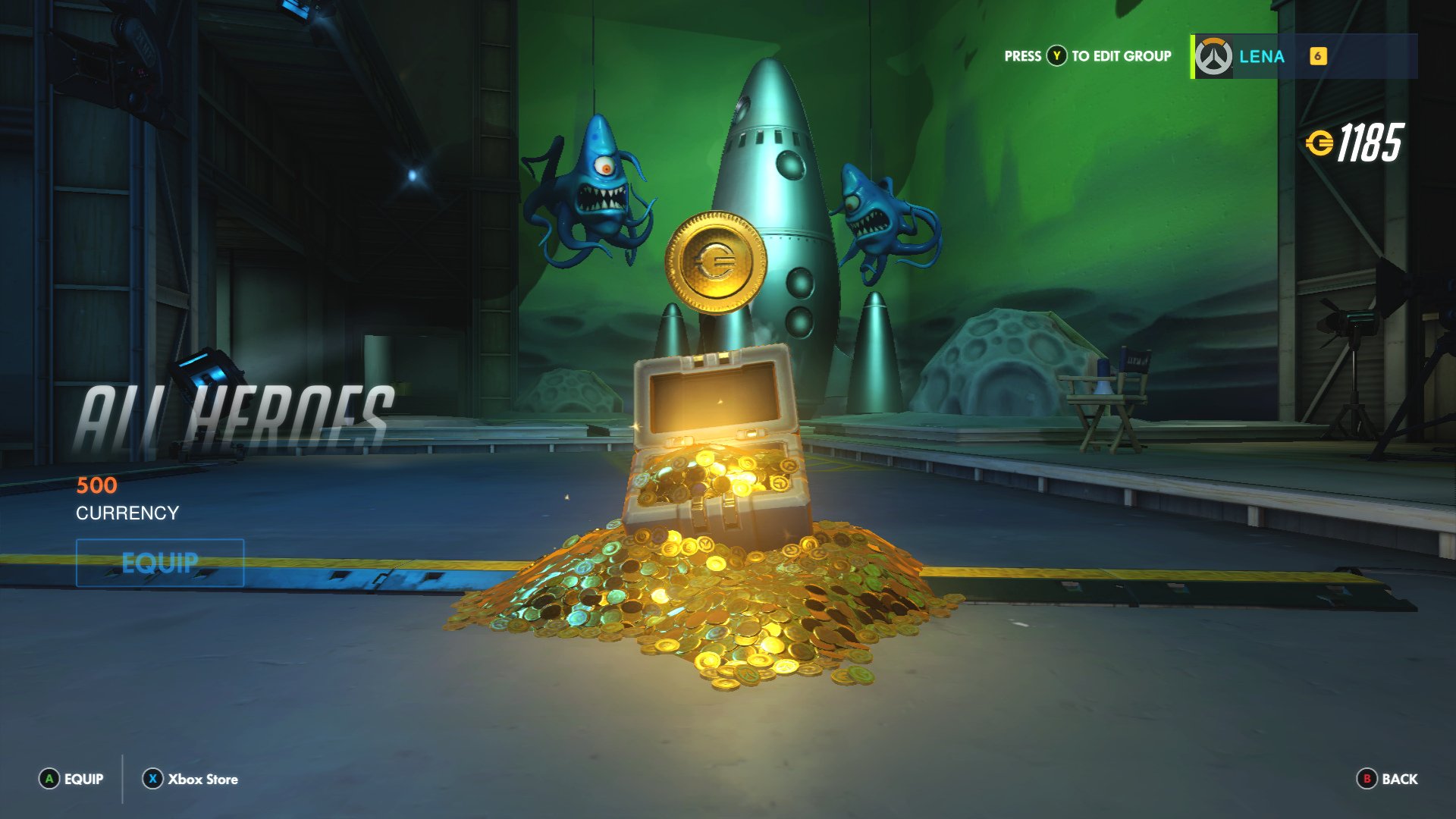
Task: Choose BACK in the bottom-right corner
Action: tap(1400, 779)
